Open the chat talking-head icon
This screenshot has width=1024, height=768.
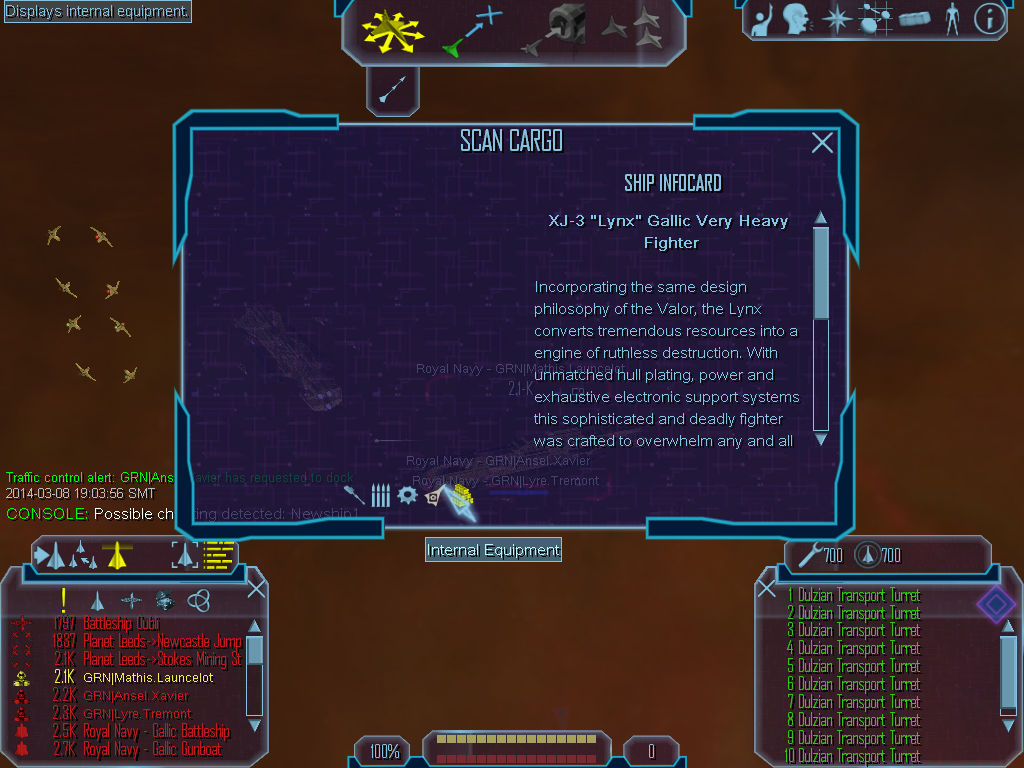click(796, 19)
